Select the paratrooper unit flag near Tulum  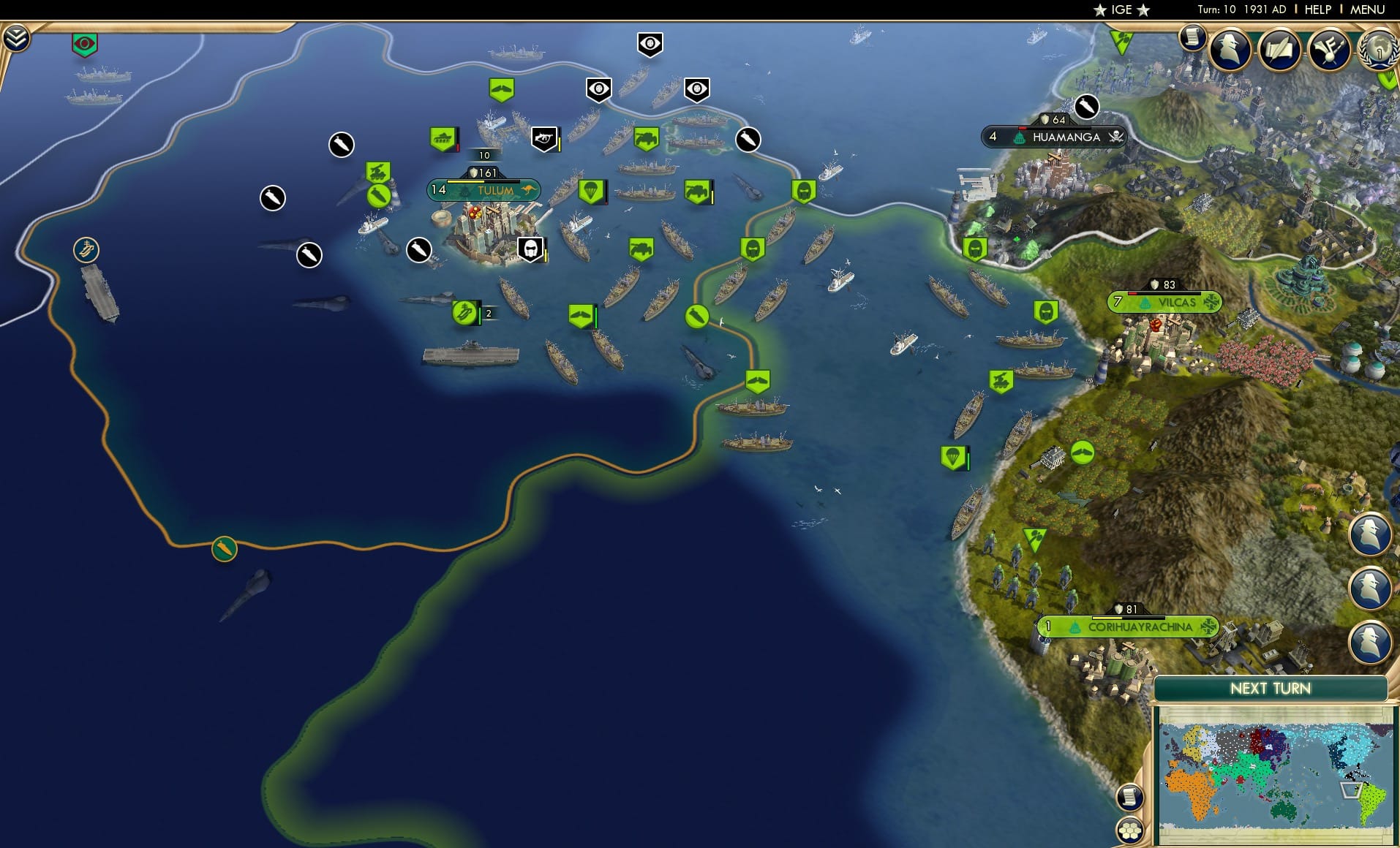[591, 192]
